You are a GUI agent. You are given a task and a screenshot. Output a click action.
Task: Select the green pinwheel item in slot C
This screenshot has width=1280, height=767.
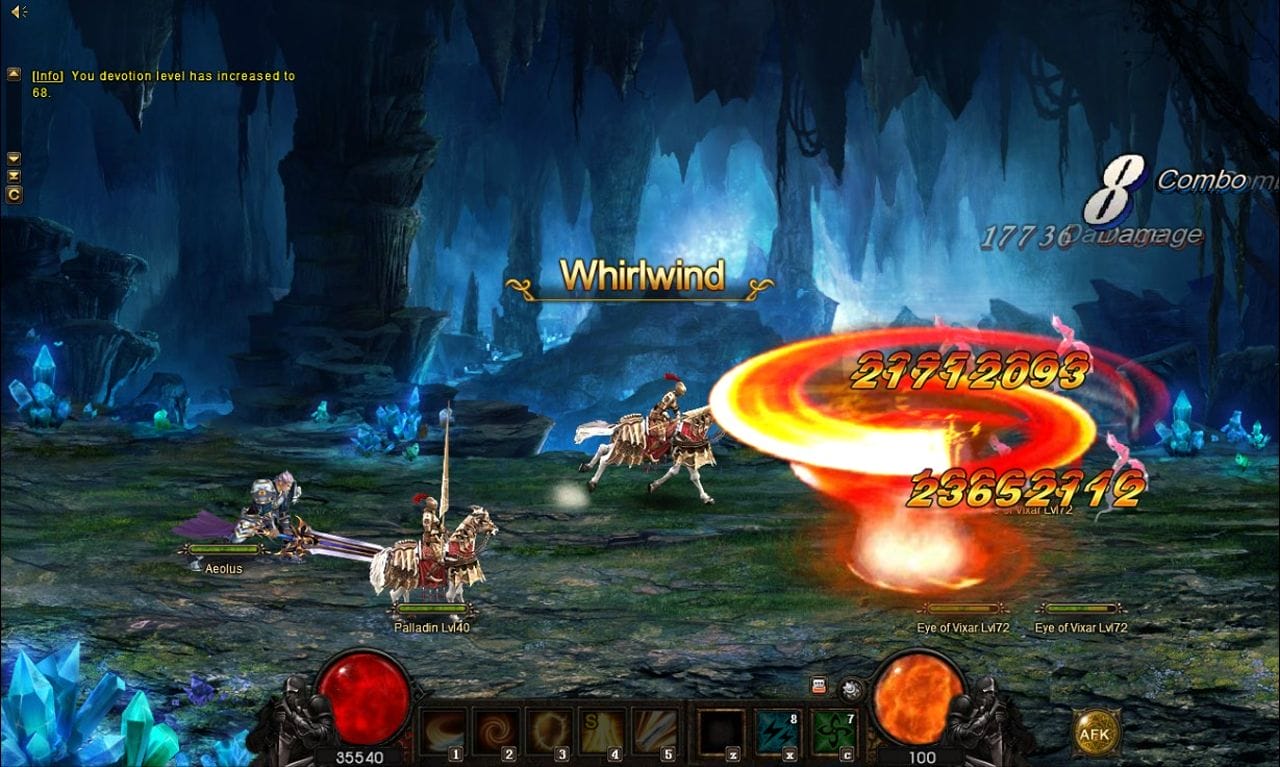(829, 731)
